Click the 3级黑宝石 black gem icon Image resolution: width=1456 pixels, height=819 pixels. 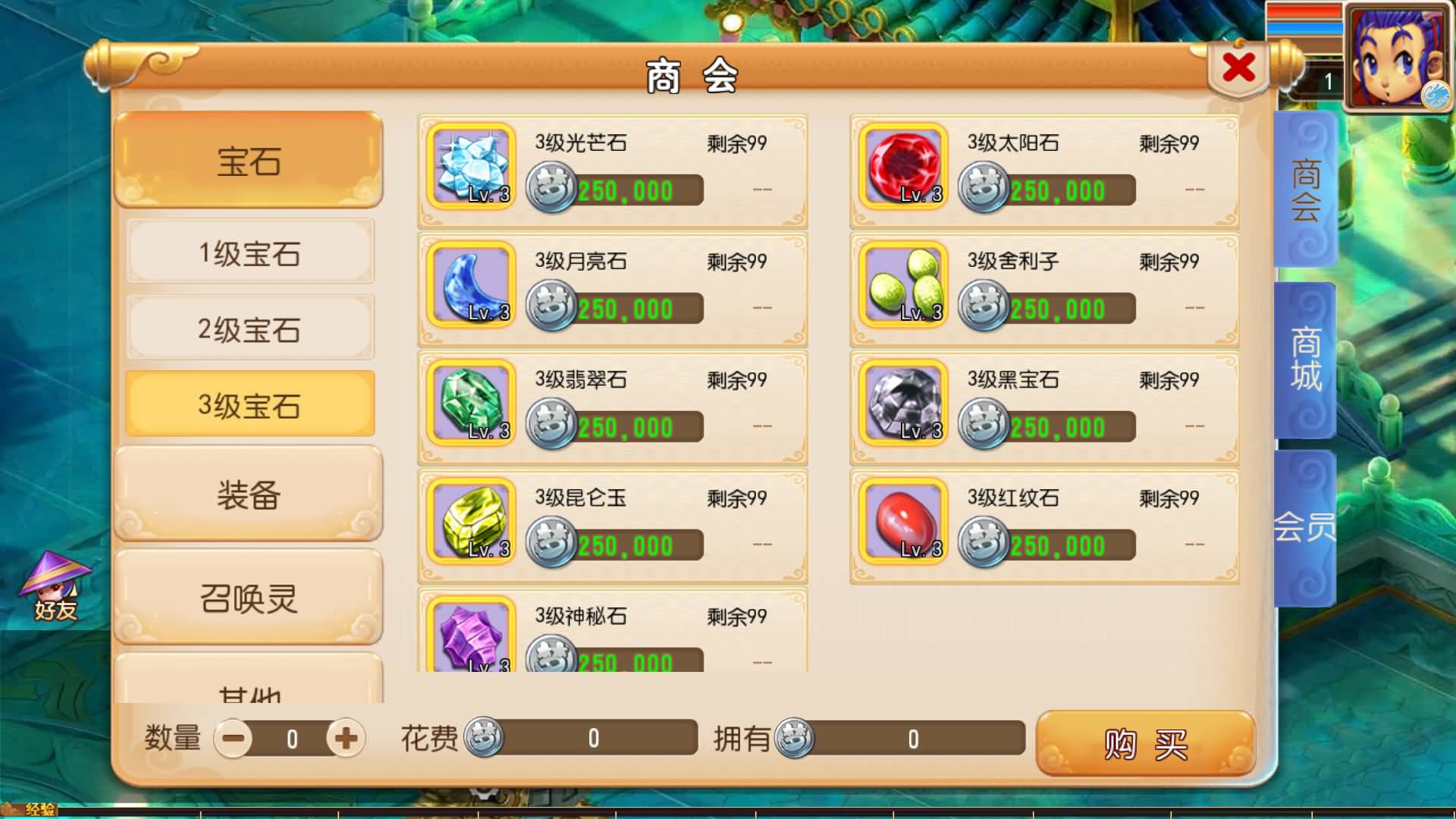[x=902, y=403]
